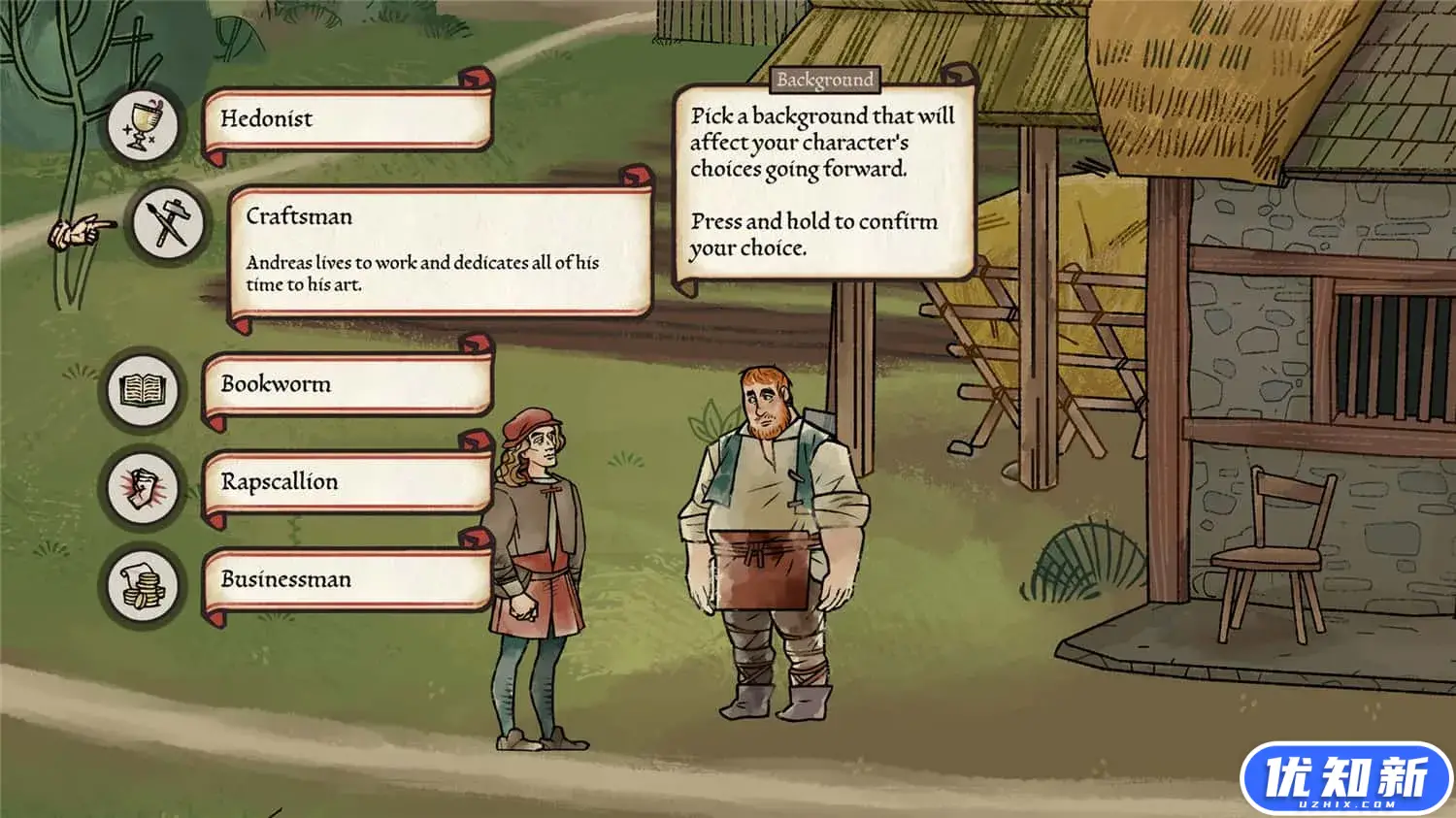
Task: Click the hammer and brush Craftsman icon
Action: [168, 223]
